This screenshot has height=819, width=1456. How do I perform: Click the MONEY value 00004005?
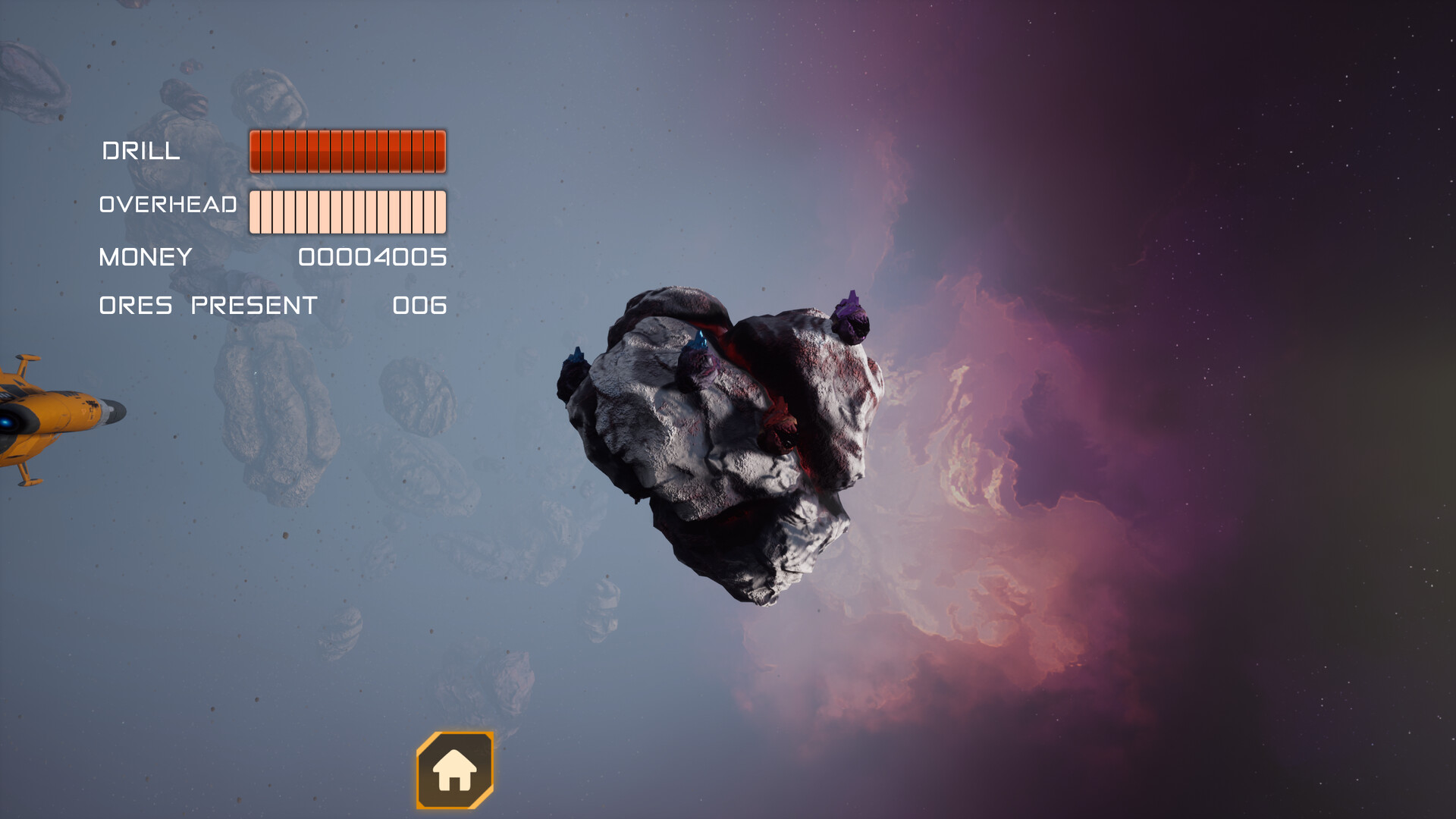click(x=372, y=258)
